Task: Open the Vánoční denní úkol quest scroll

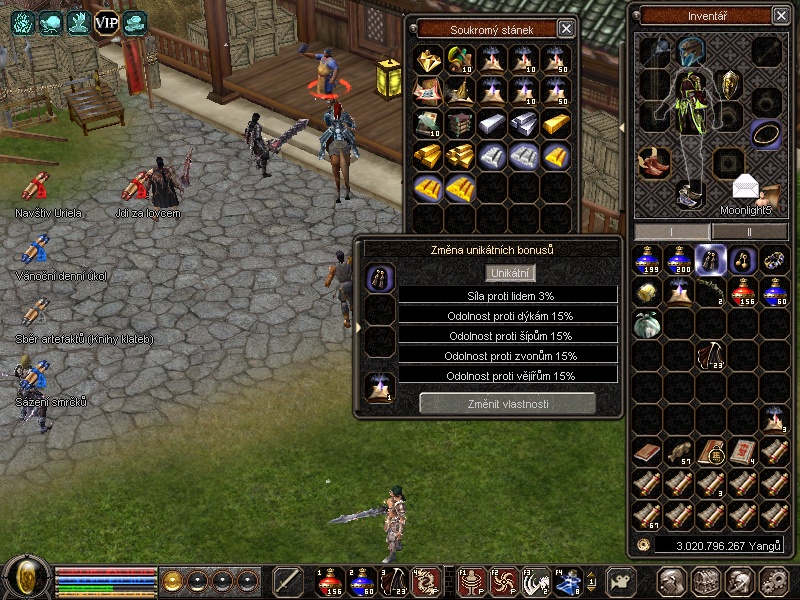Action: pos(36,249)
